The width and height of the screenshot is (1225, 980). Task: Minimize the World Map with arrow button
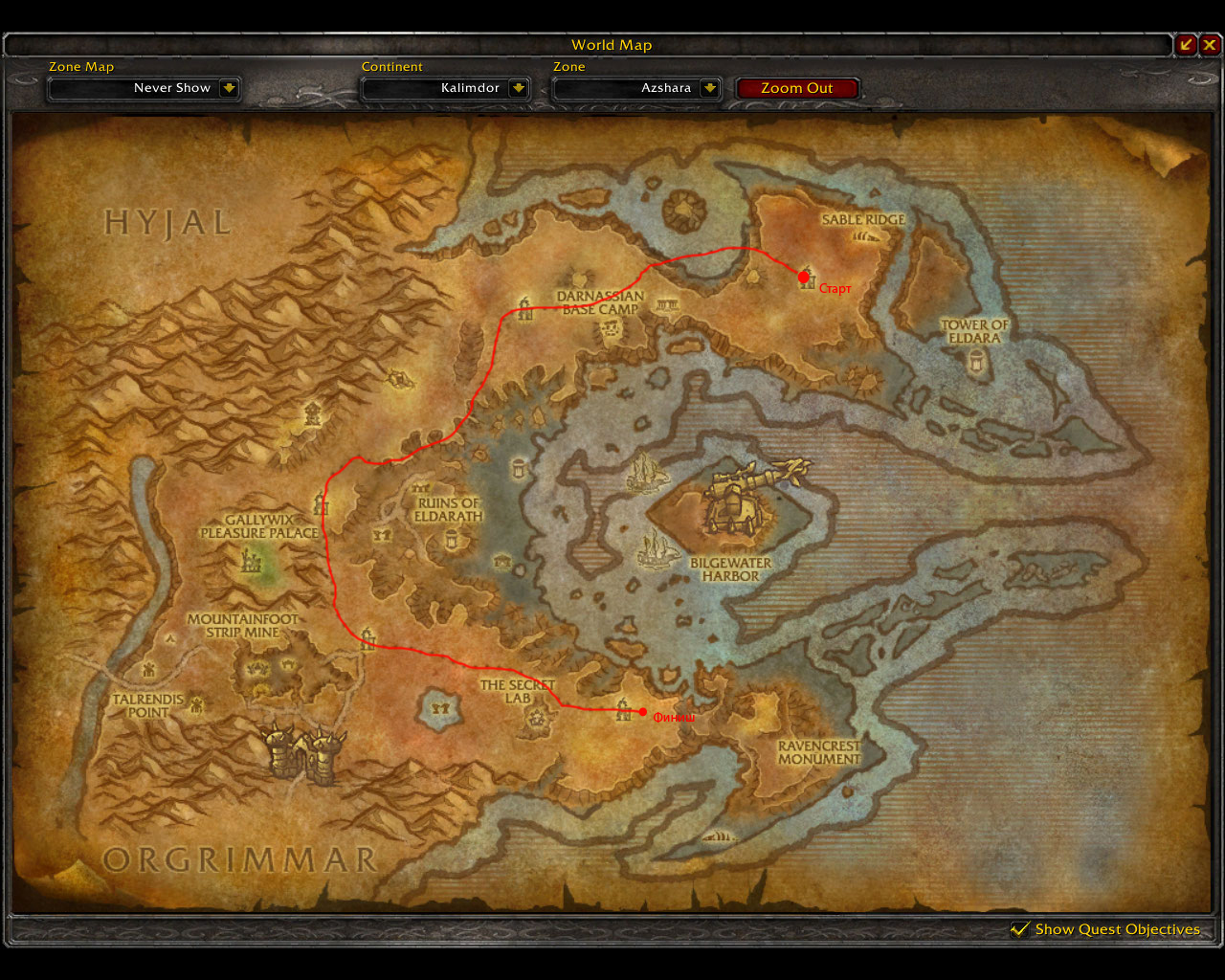tap(1186, 44)
